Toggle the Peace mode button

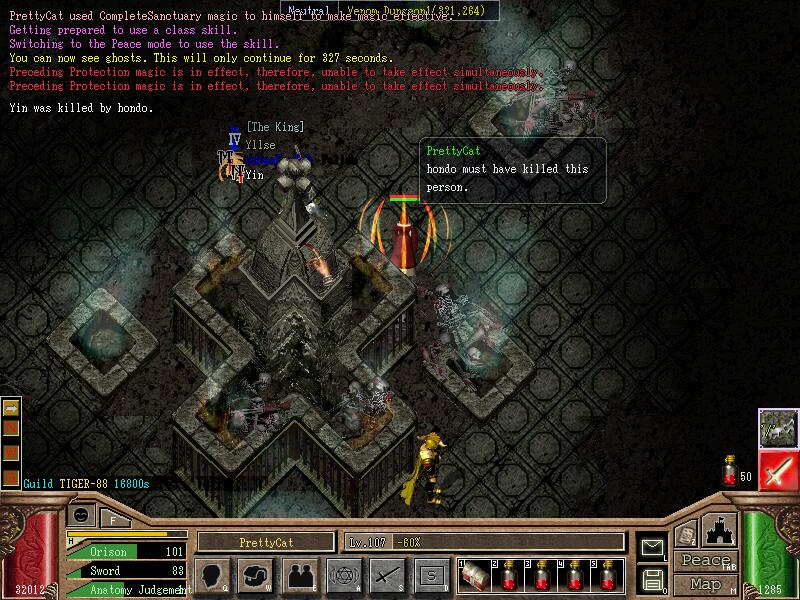[x=705, y=561]
